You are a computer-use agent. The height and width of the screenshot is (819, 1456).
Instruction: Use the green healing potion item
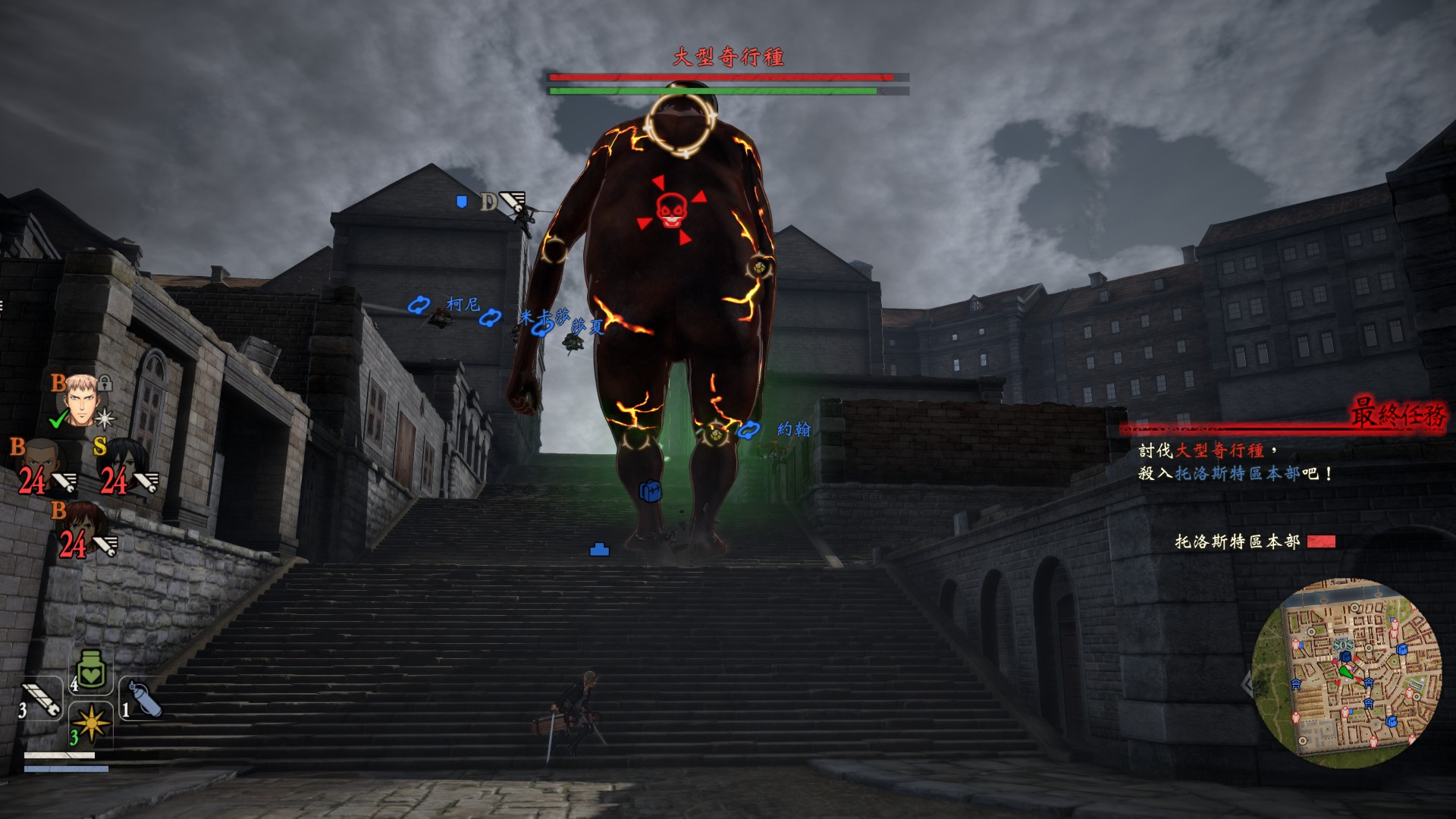91,671
